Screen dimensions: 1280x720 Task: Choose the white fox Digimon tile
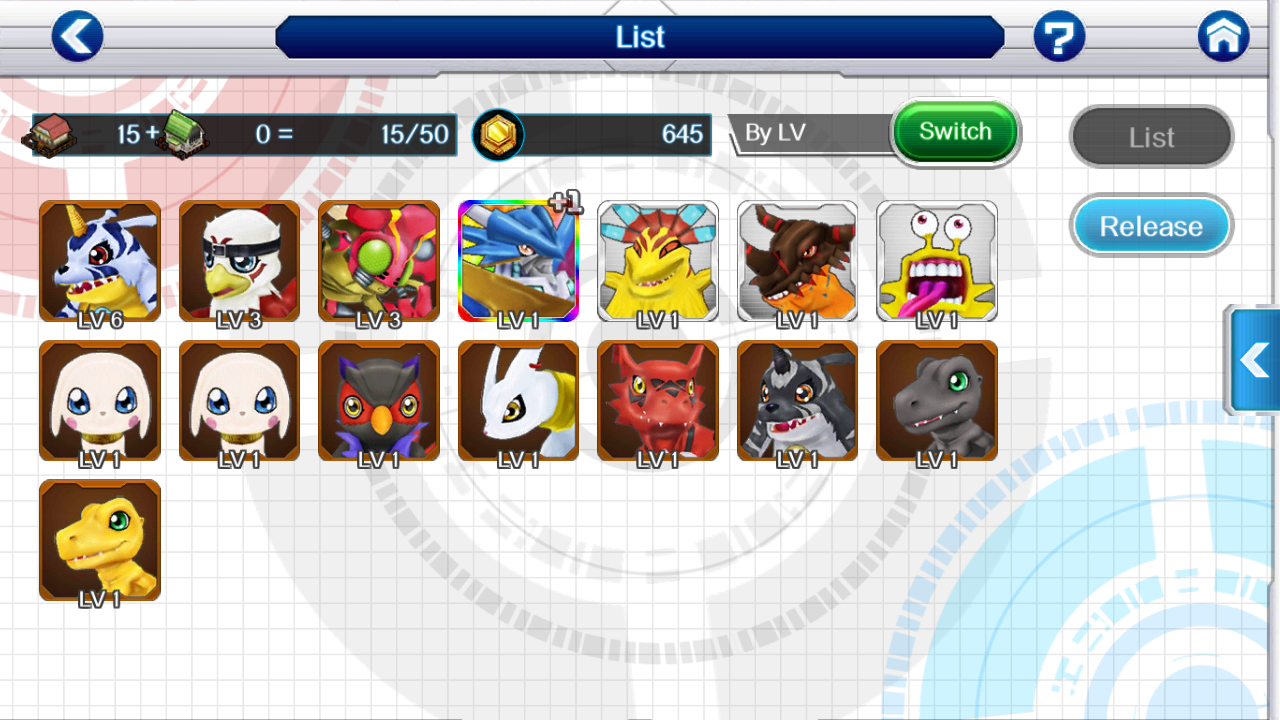click(x=518, y=400)
